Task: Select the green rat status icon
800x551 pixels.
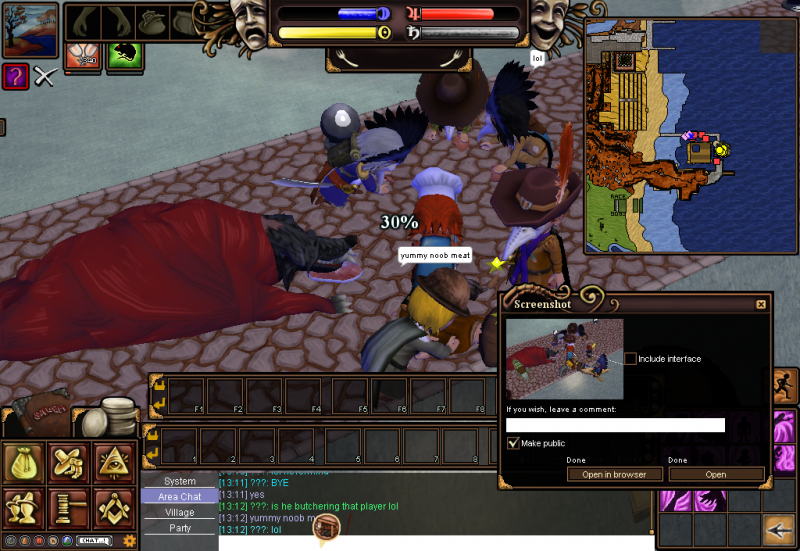Action: tap(125, 56)
